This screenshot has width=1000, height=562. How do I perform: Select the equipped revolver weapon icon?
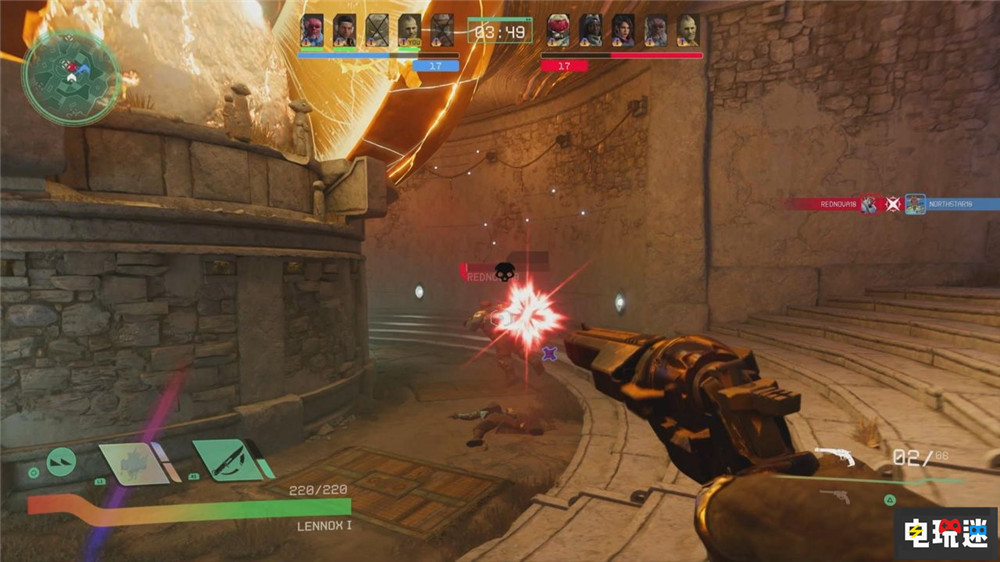coord(835,458)
